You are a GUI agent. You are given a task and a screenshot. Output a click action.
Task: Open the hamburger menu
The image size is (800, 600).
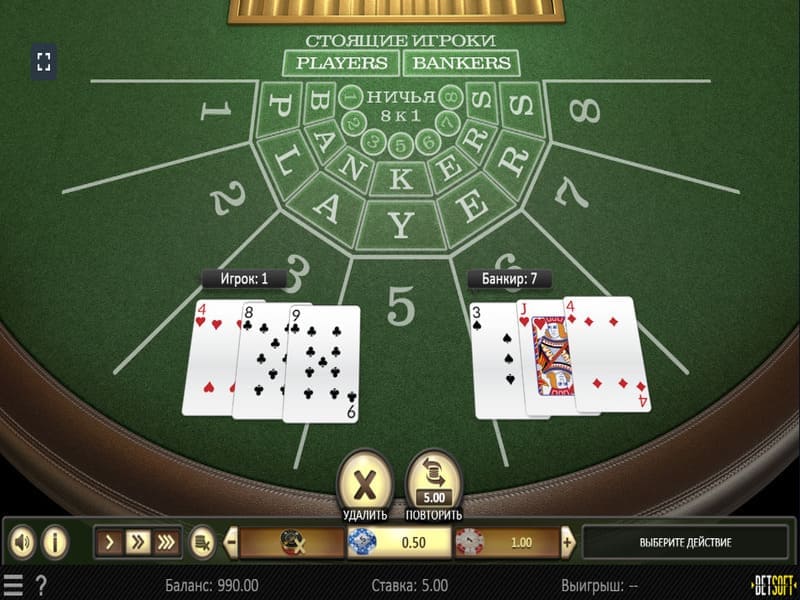(13, 584)
